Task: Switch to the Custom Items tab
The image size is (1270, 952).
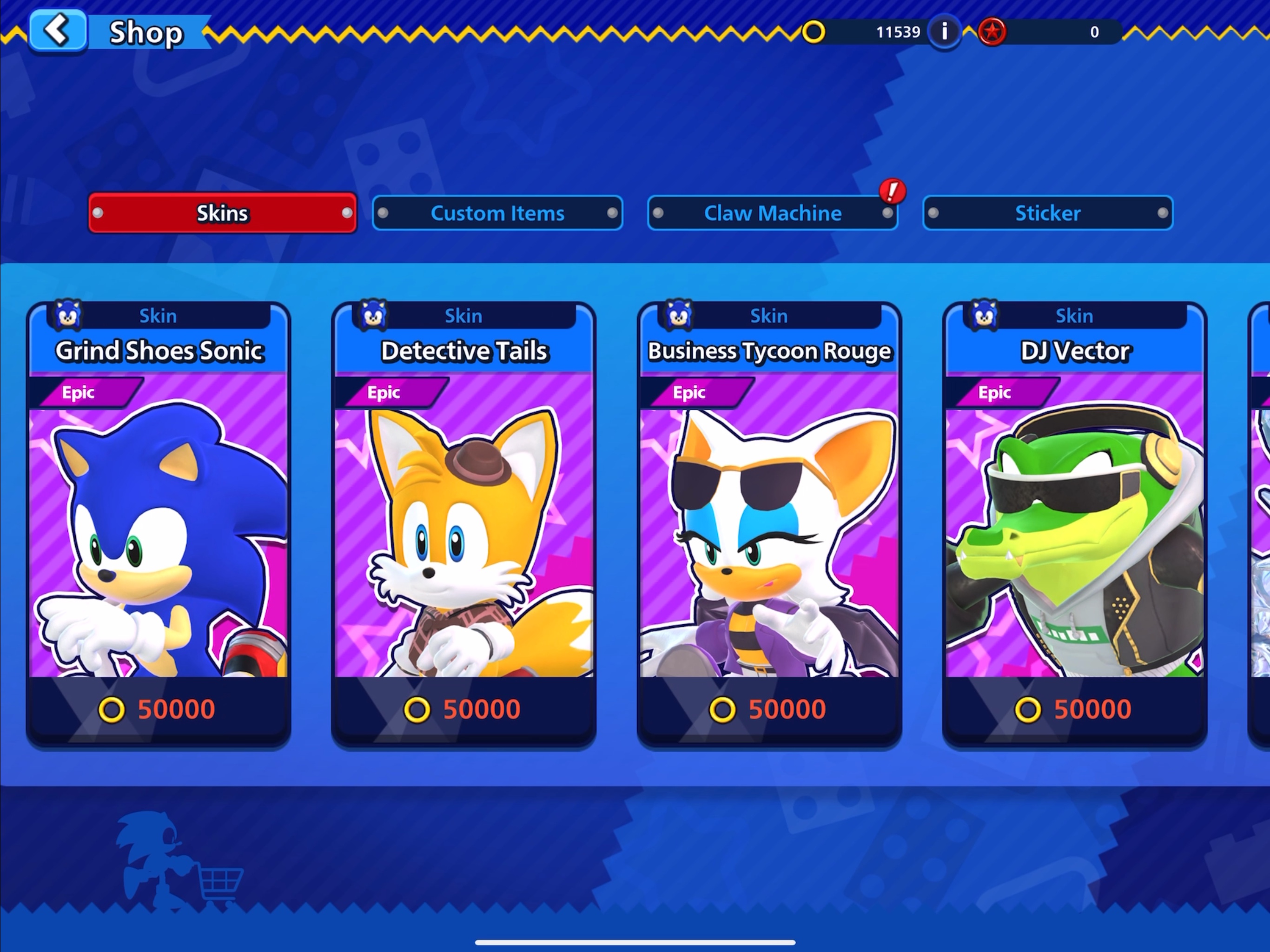Action: point(497,213)
